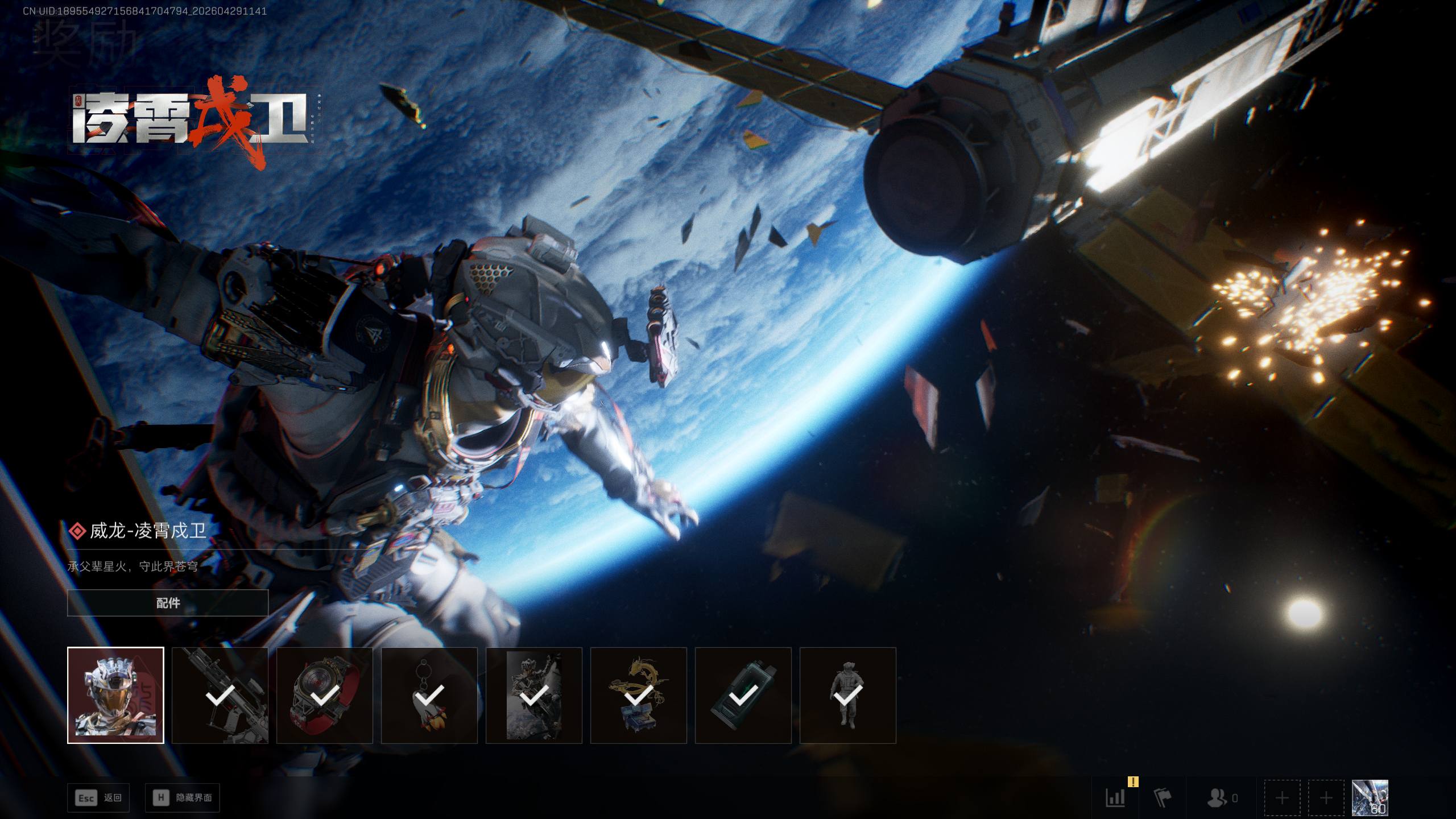Choose the rifle weapon skin reward

pos(220,695)
